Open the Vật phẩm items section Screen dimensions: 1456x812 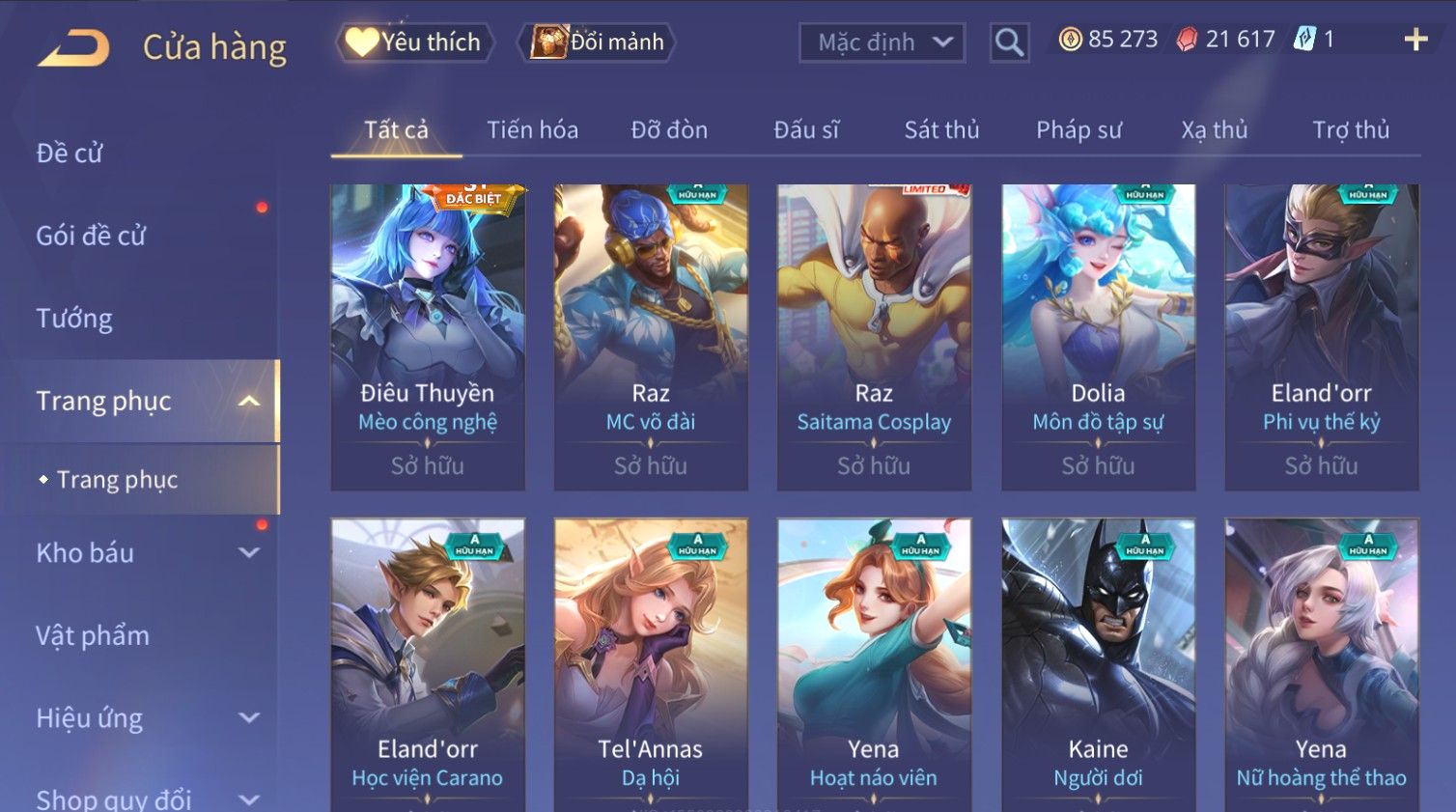tap(93, 635)
